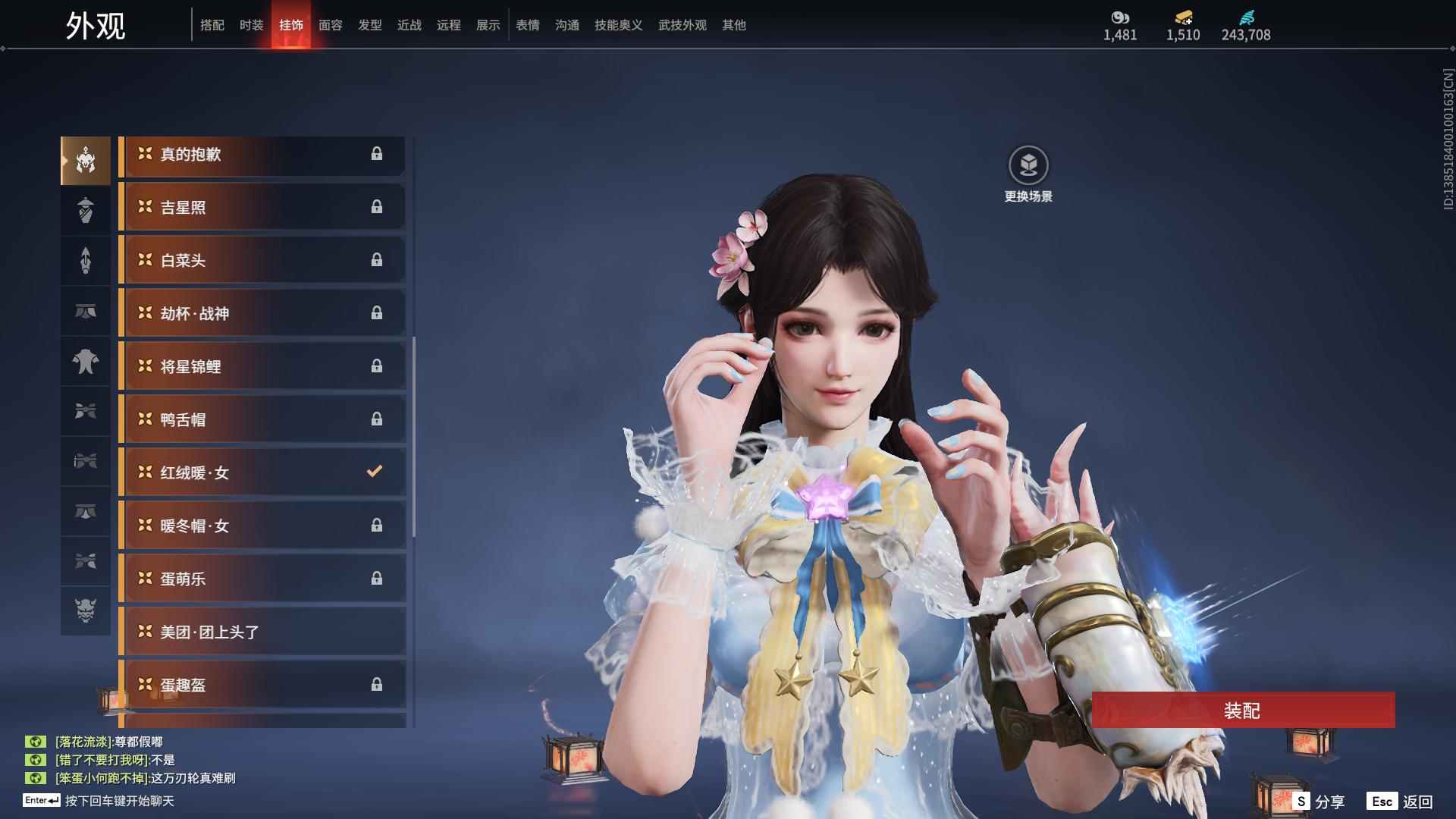Viewport: 1456px width, 819px height.
Task: Switch to the 时装 tab
Action: pos(251,25)
